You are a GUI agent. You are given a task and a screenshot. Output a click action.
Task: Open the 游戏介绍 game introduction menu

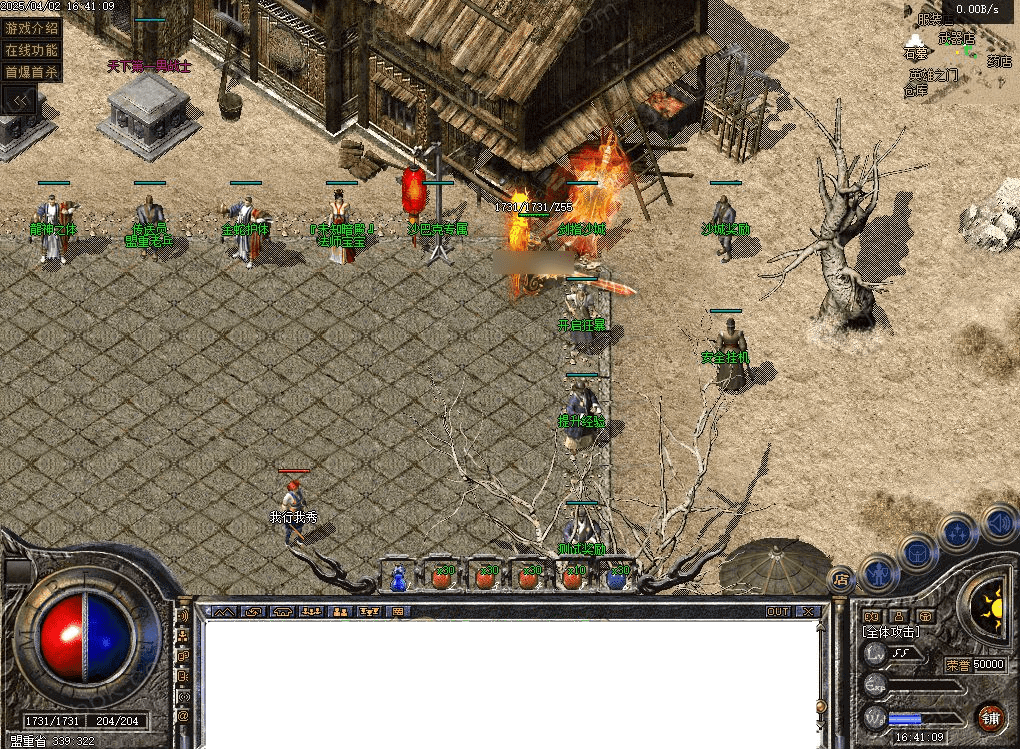point(32,28)
